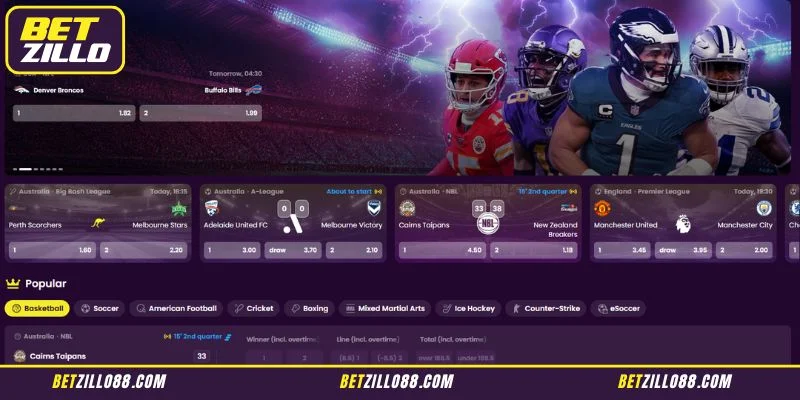The image size is (800, 400).
Task: Choose Adelaide United FC win at 3.00
Action: [x=230, y=250]
